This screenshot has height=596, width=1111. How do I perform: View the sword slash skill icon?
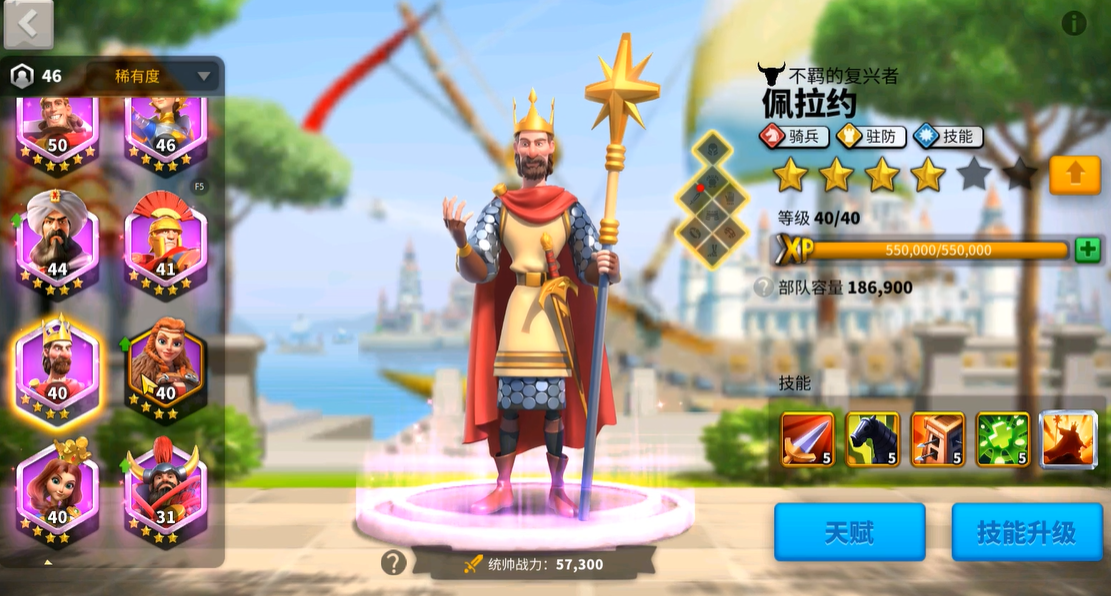[807, 439]
